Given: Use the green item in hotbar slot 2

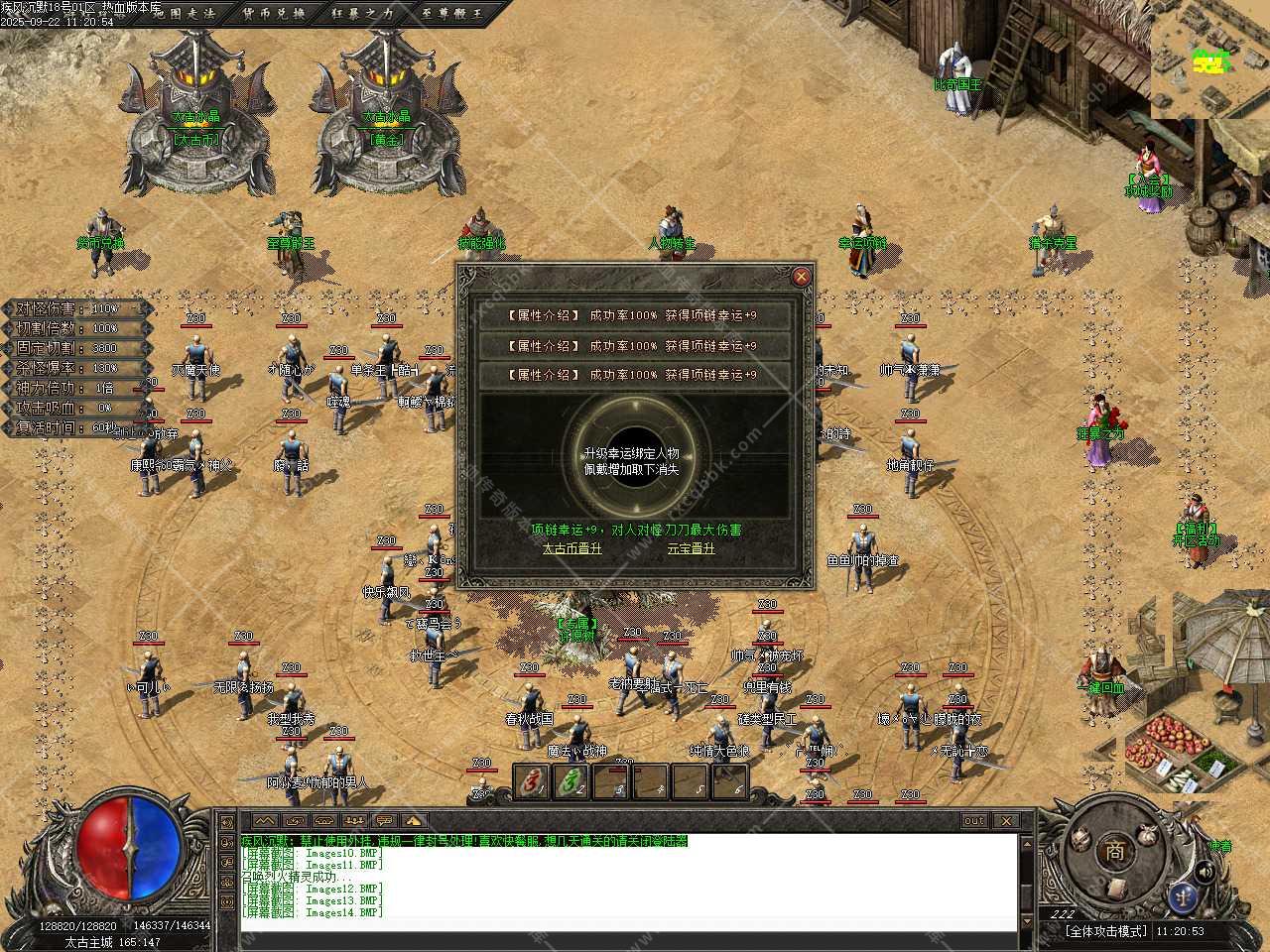Looking at the screenshot, I should coord(573,782).
